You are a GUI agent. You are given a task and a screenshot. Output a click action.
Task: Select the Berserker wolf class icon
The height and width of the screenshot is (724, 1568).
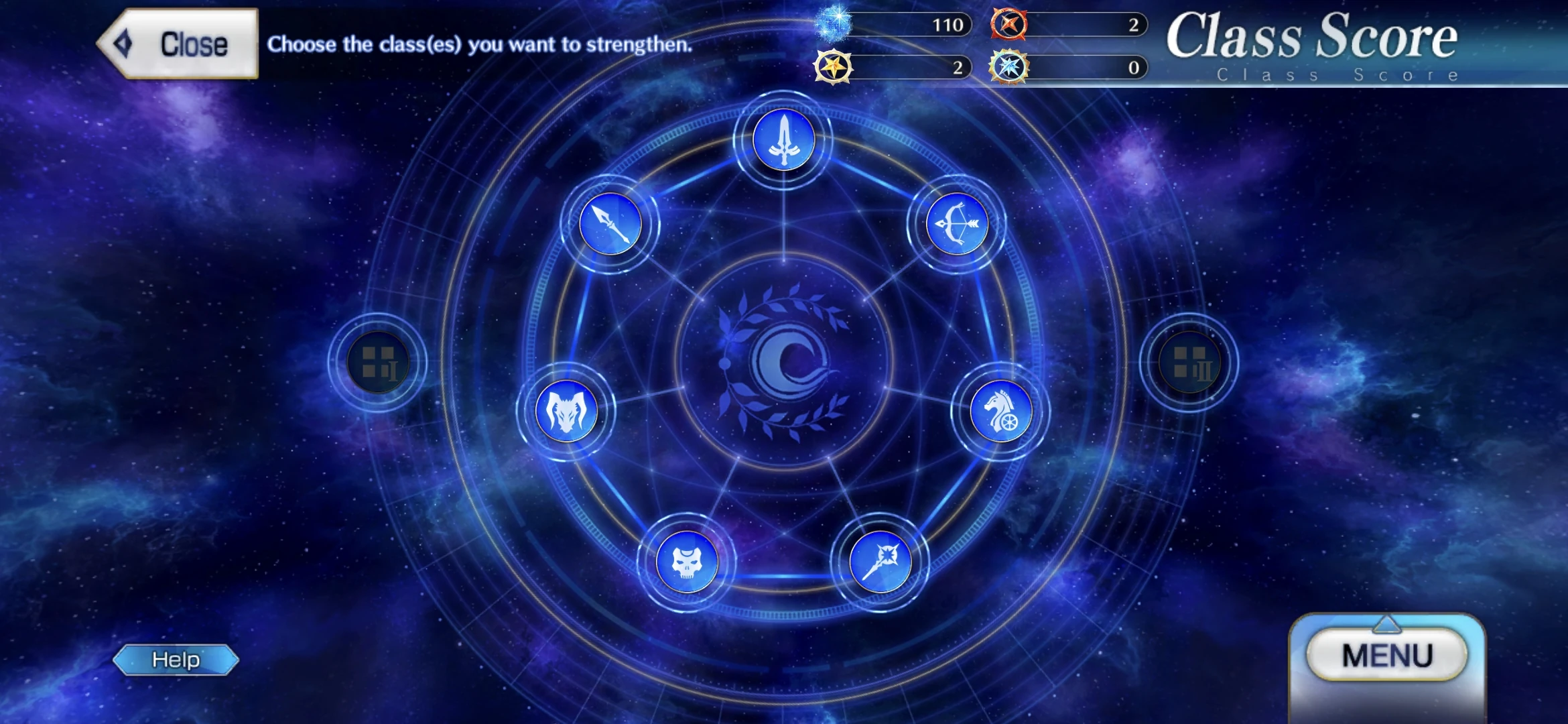(565, 411)
